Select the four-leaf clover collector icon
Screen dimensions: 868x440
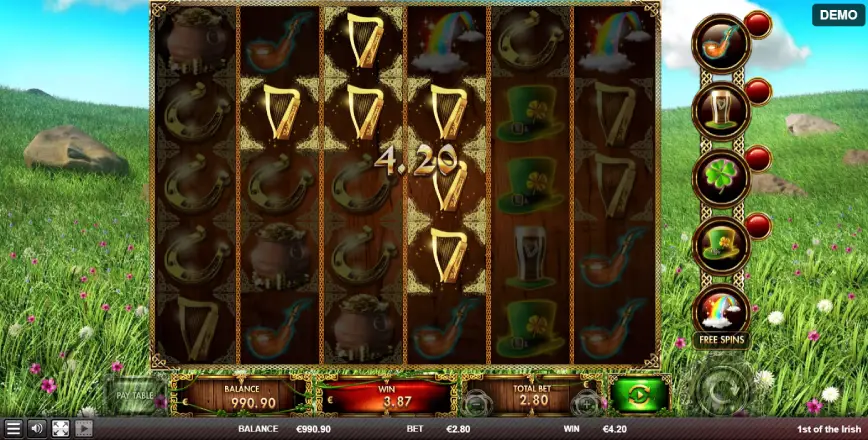pyautogui.click(x=722, y=176)
